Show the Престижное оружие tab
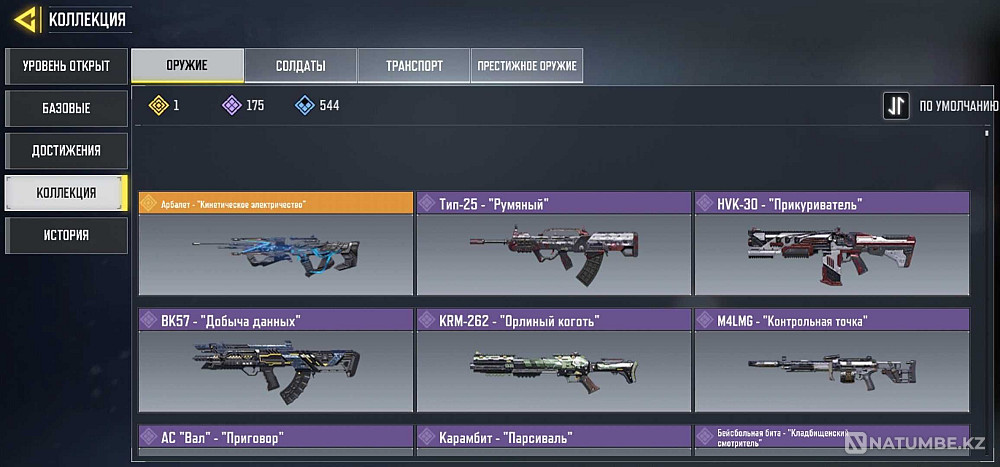This screenshot has width=1000, height=467. pos(527,66)
